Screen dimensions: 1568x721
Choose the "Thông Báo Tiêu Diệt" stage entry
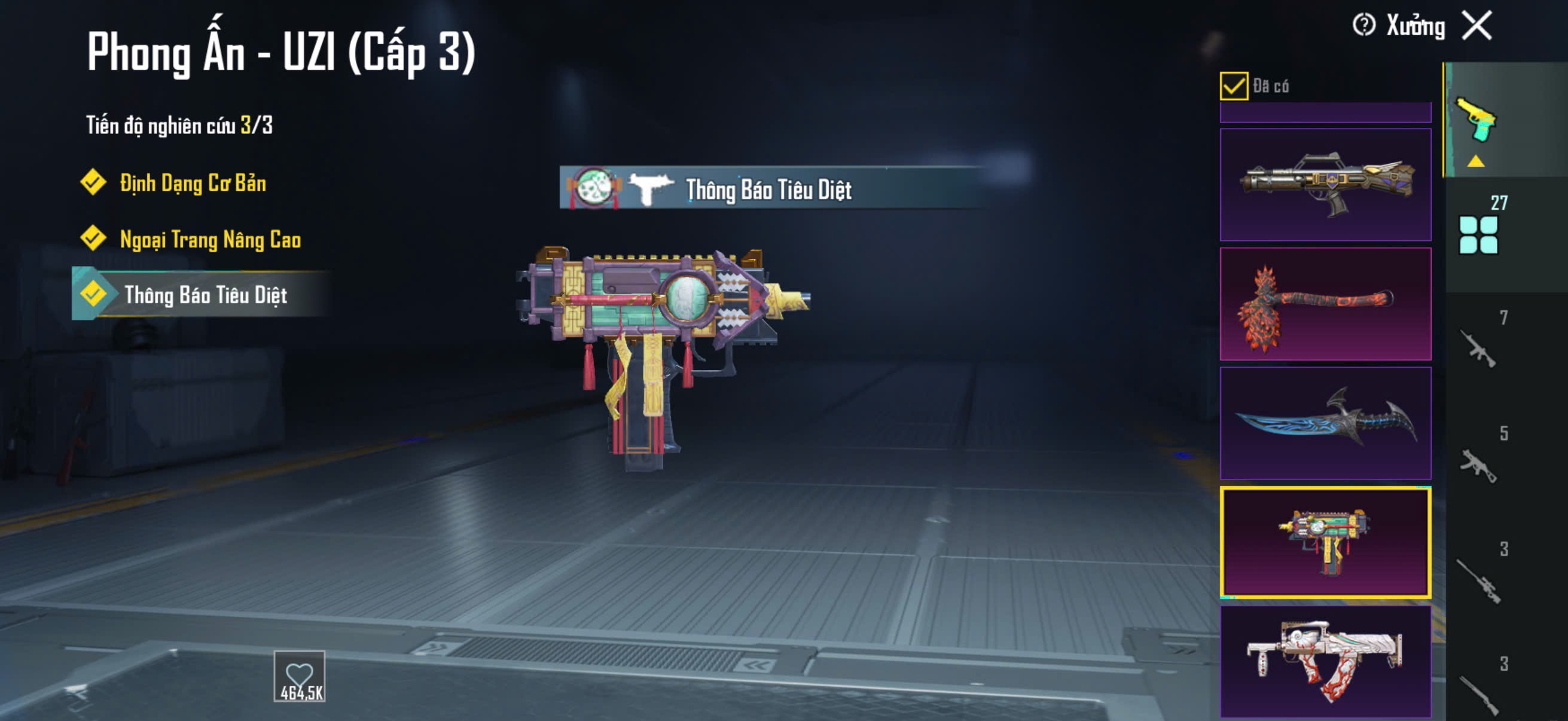point(205,295)
